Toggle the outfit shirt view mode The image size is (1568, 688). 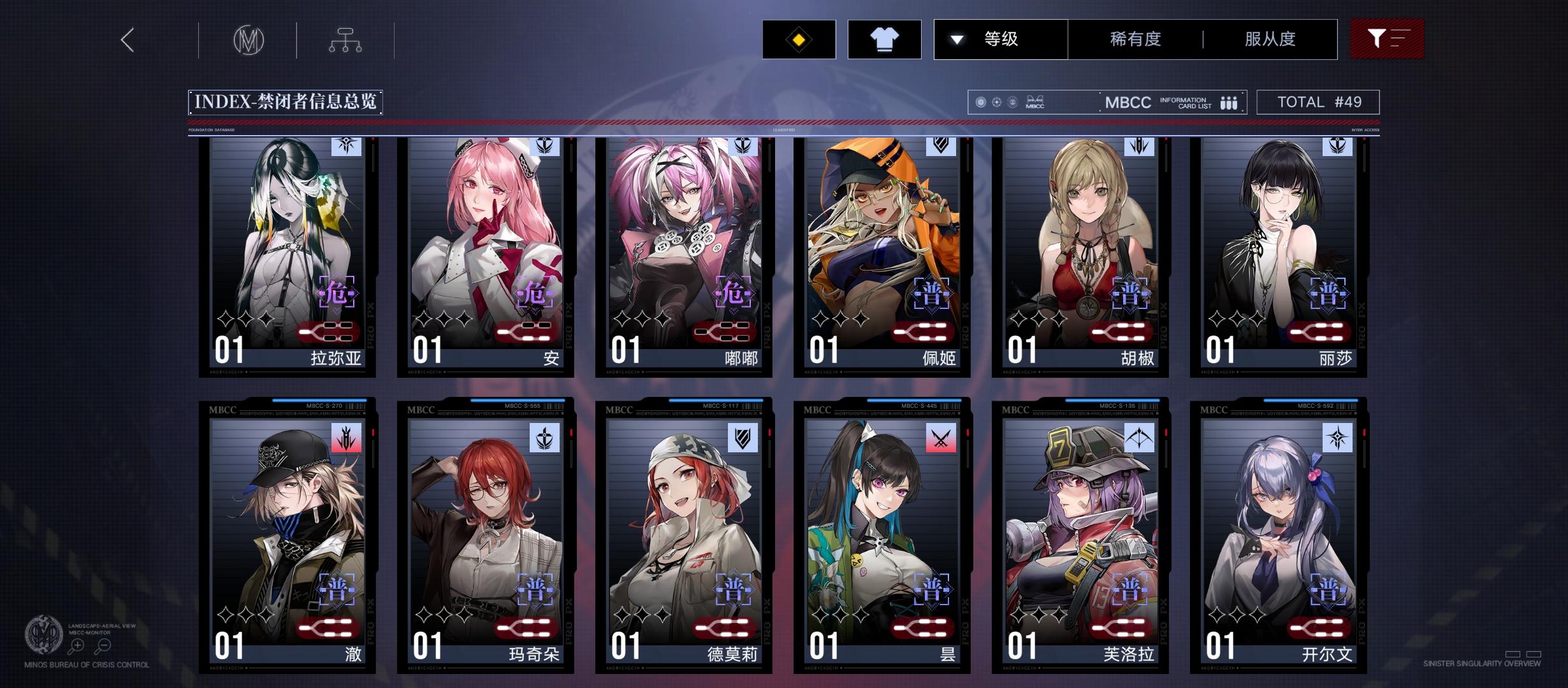(x=885, y=39)
